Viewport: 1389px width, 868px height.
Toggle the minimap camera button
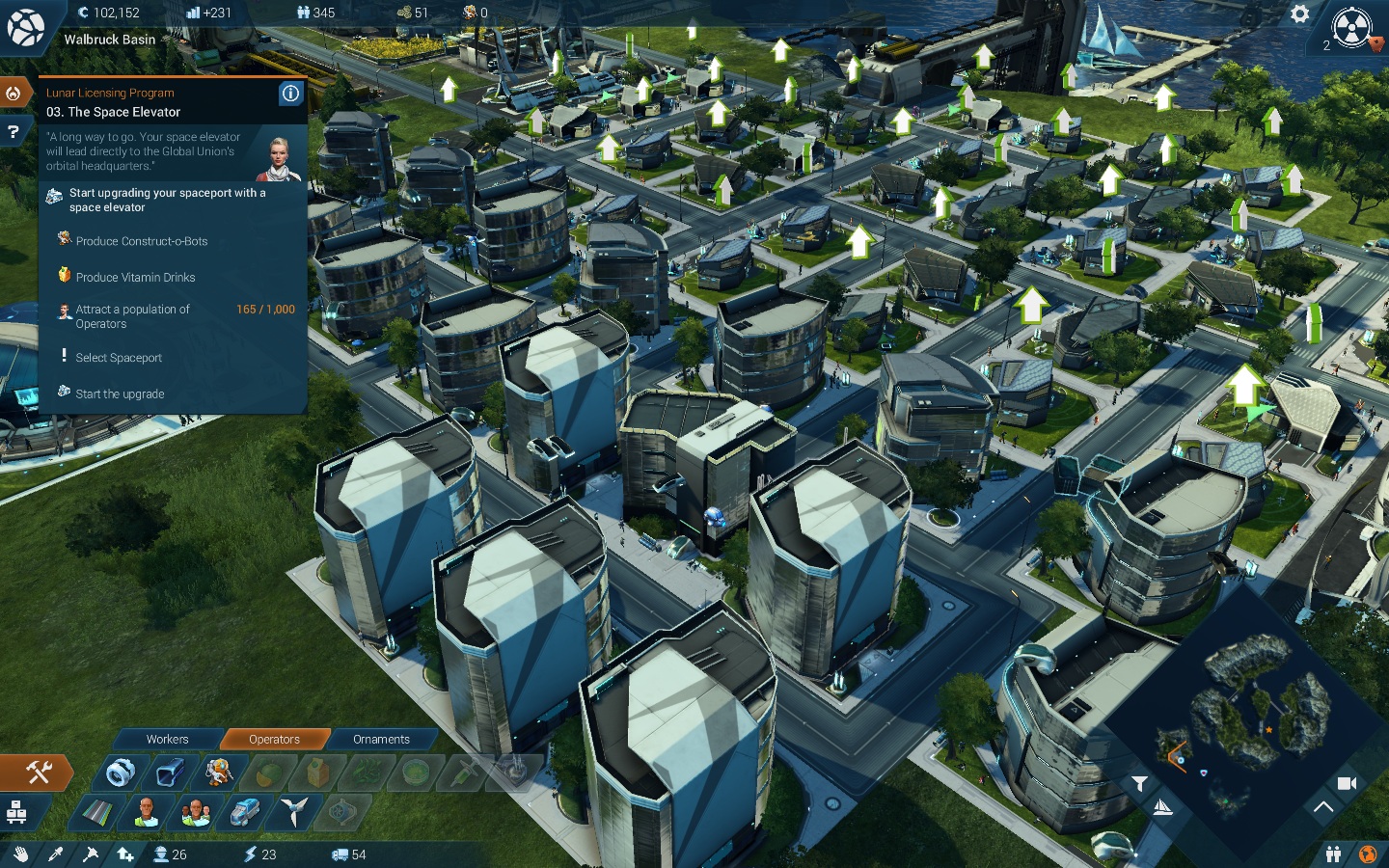[x=1347, y=783]
